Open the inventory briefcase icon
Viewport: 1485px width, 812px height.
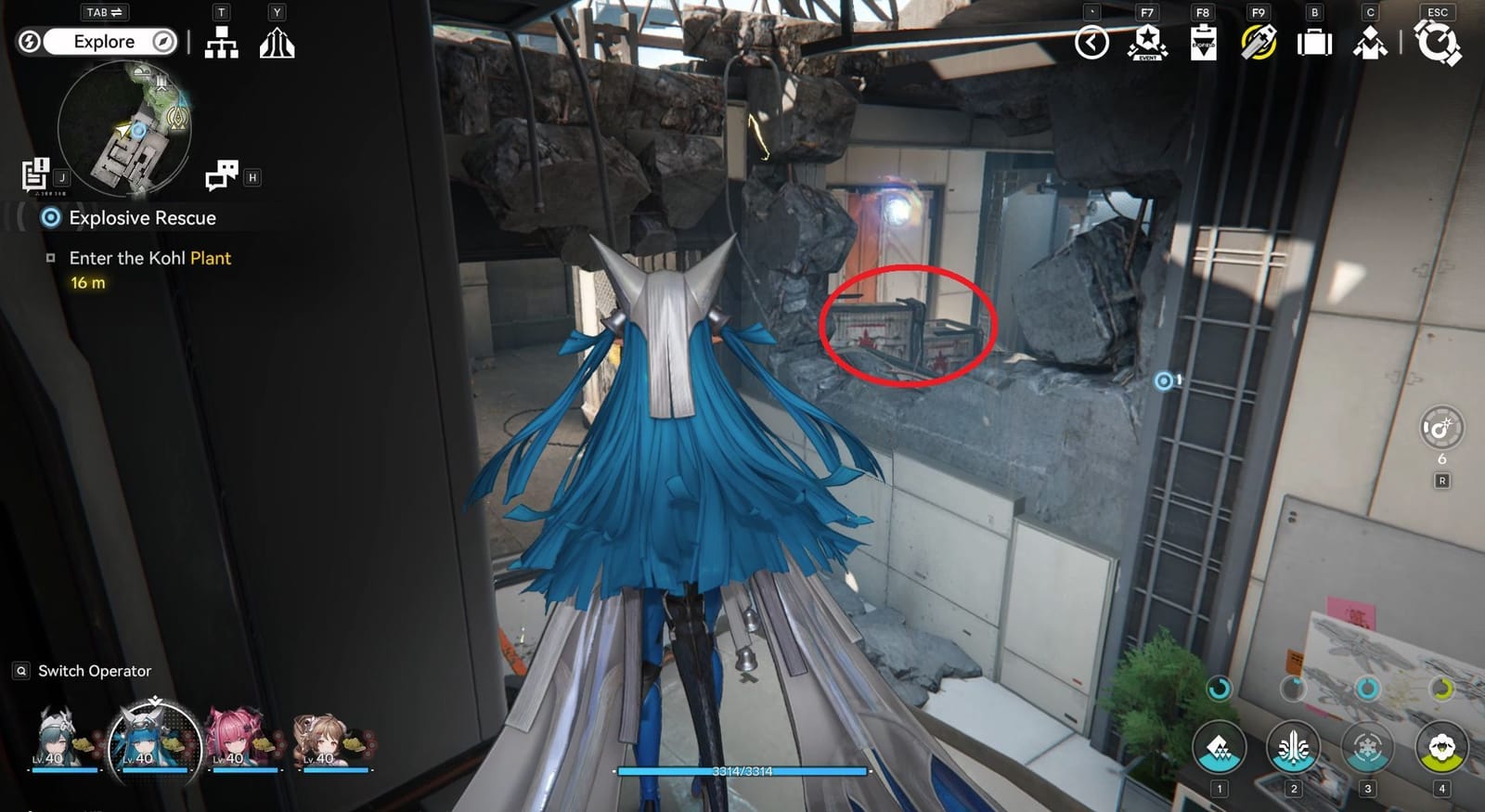pyautogui.click(x=1315, y=43)
